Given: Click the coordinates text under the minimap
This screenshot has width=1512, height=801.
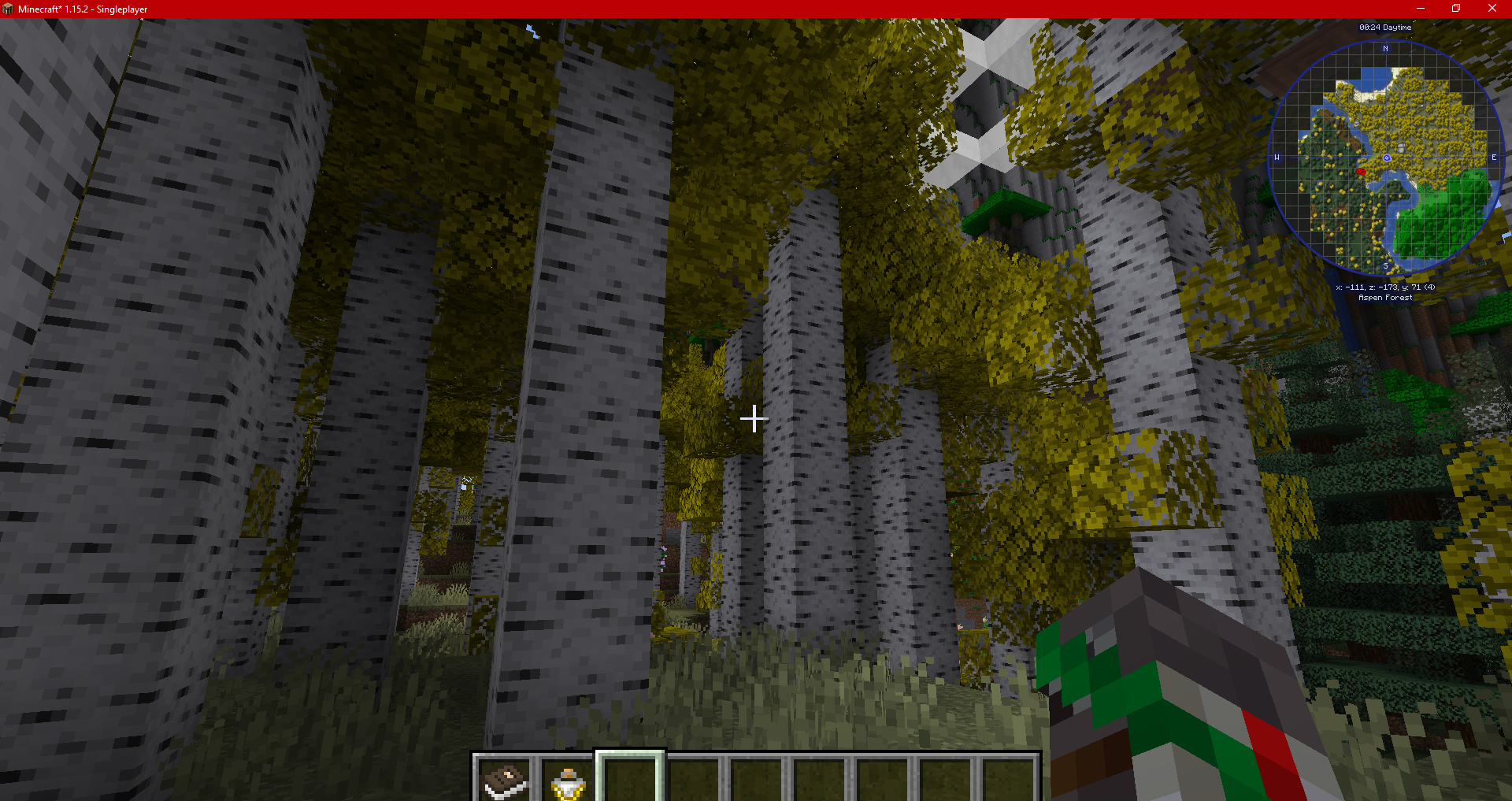Looking at the screenshot, I should (1384, 287).
